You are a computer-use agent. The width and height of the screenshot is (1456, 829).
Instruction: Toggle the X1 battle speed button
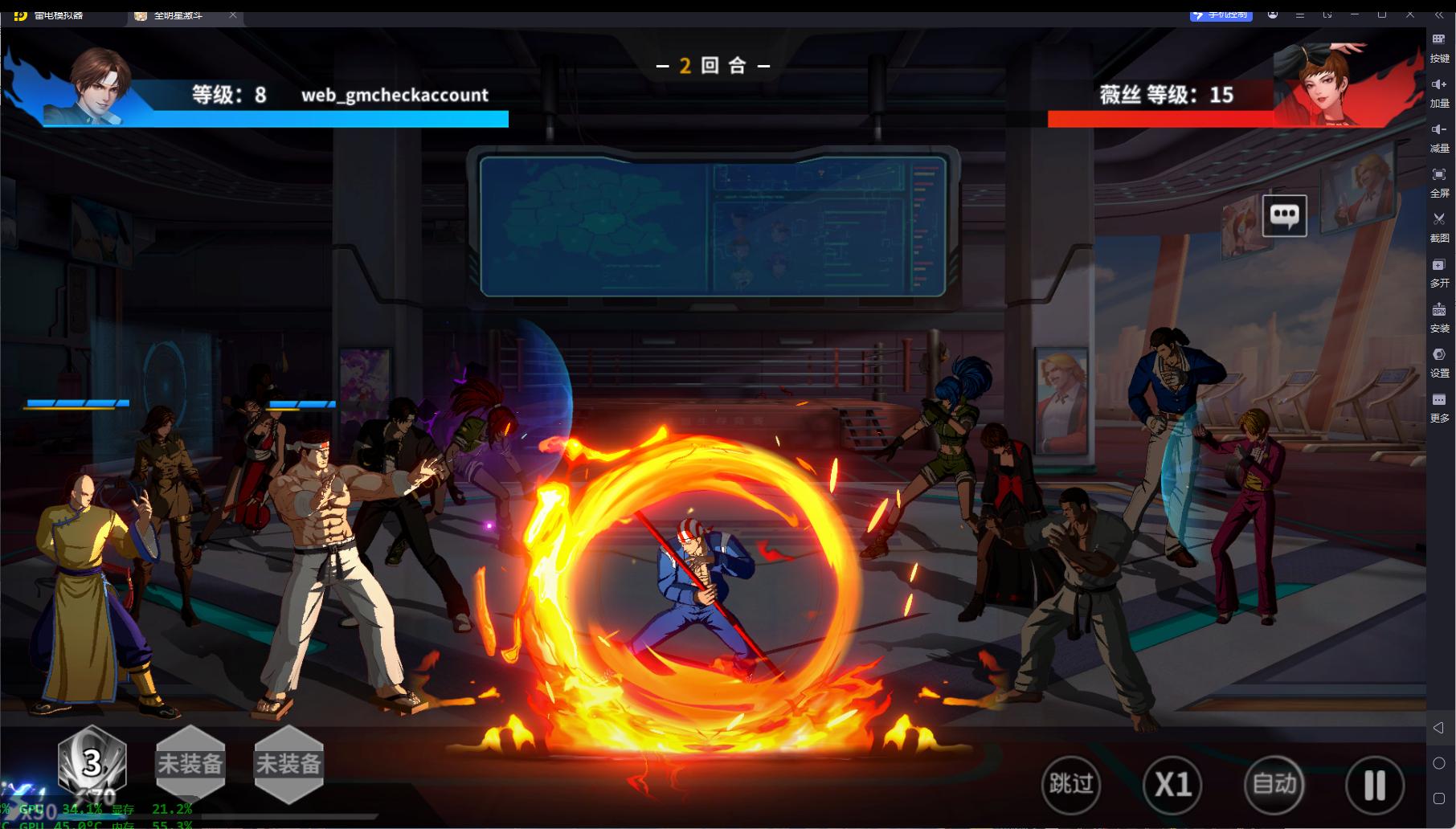(x=1172, y=784)
